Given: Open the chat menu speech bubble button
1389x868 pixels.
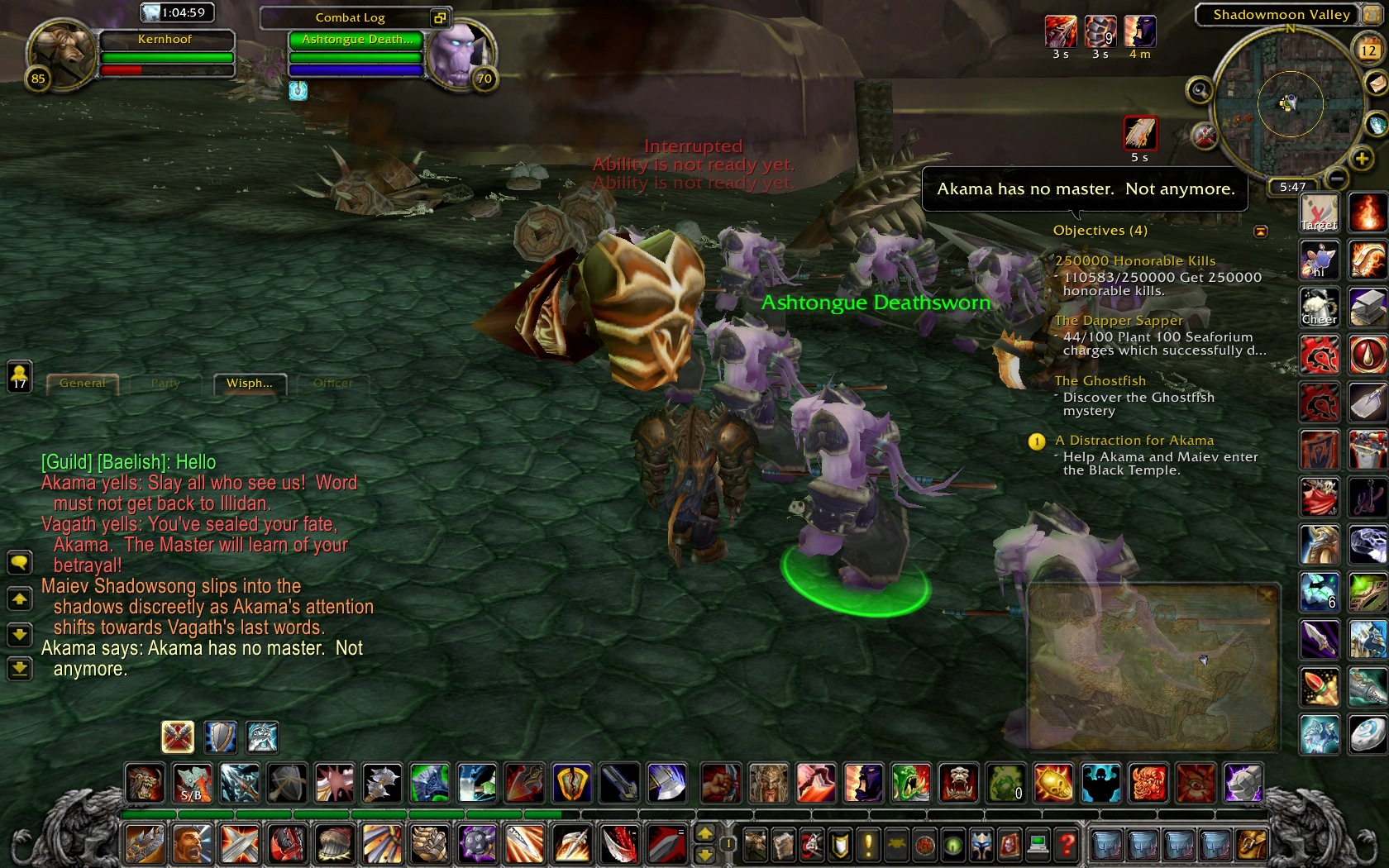Looking at the screenshot, I should (x=19, y=563).
